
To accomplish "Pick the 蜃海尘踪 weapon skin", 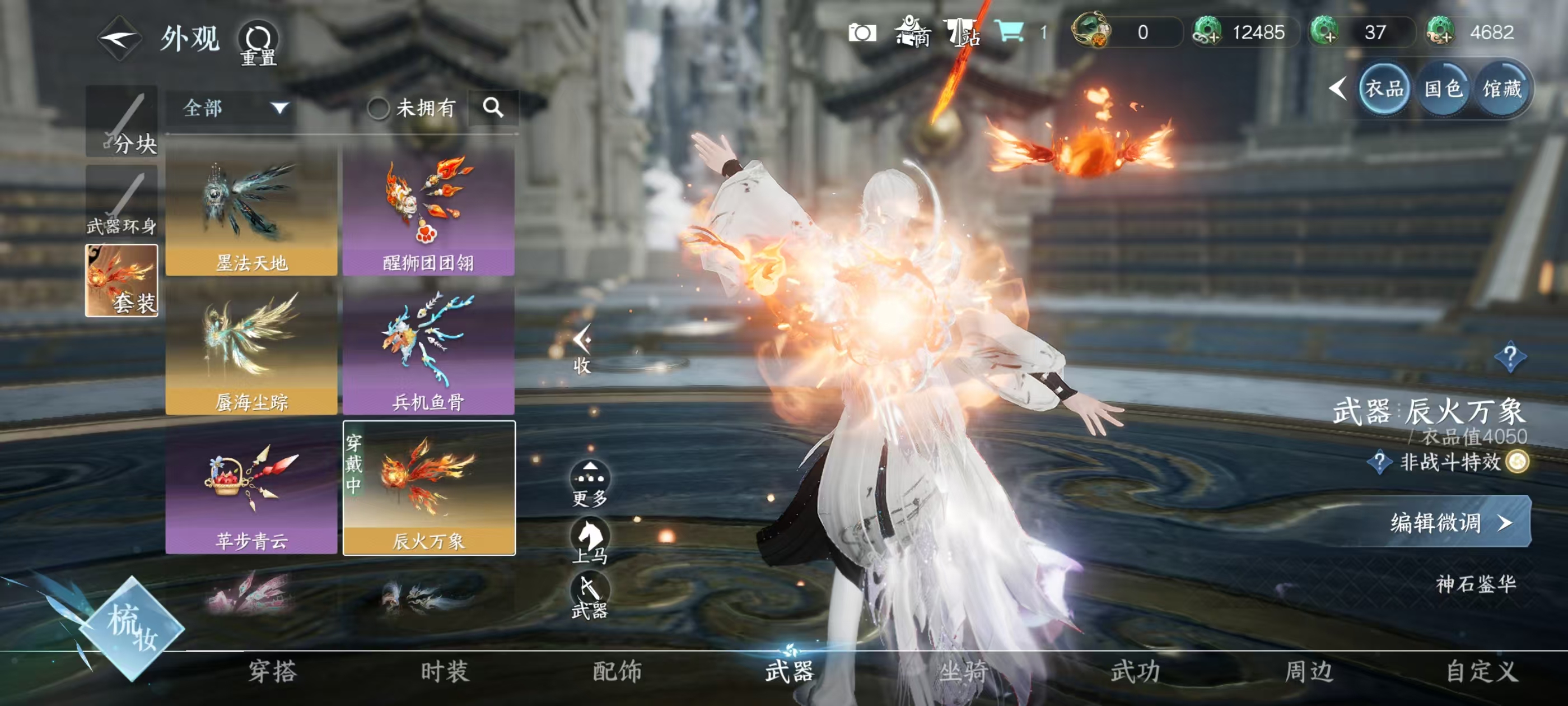I will [251, 350].
